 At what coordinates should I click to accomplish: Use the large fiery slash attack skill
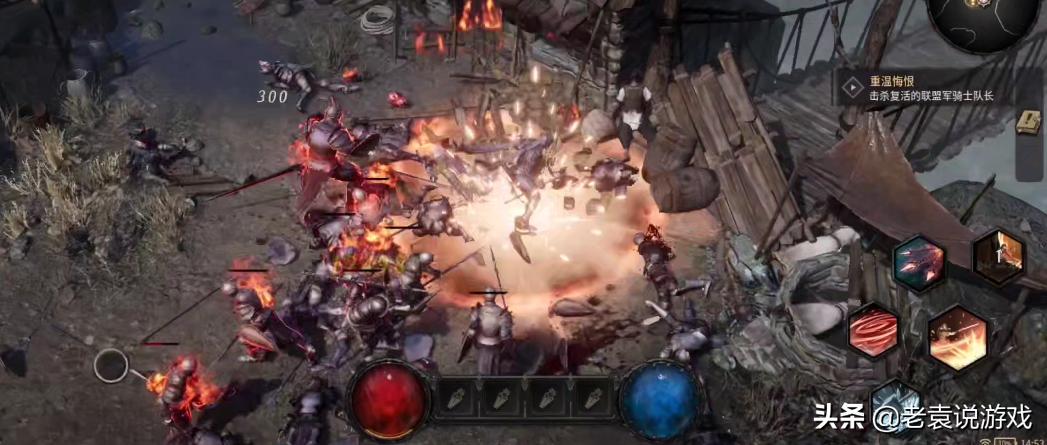(x=957, y=339)
